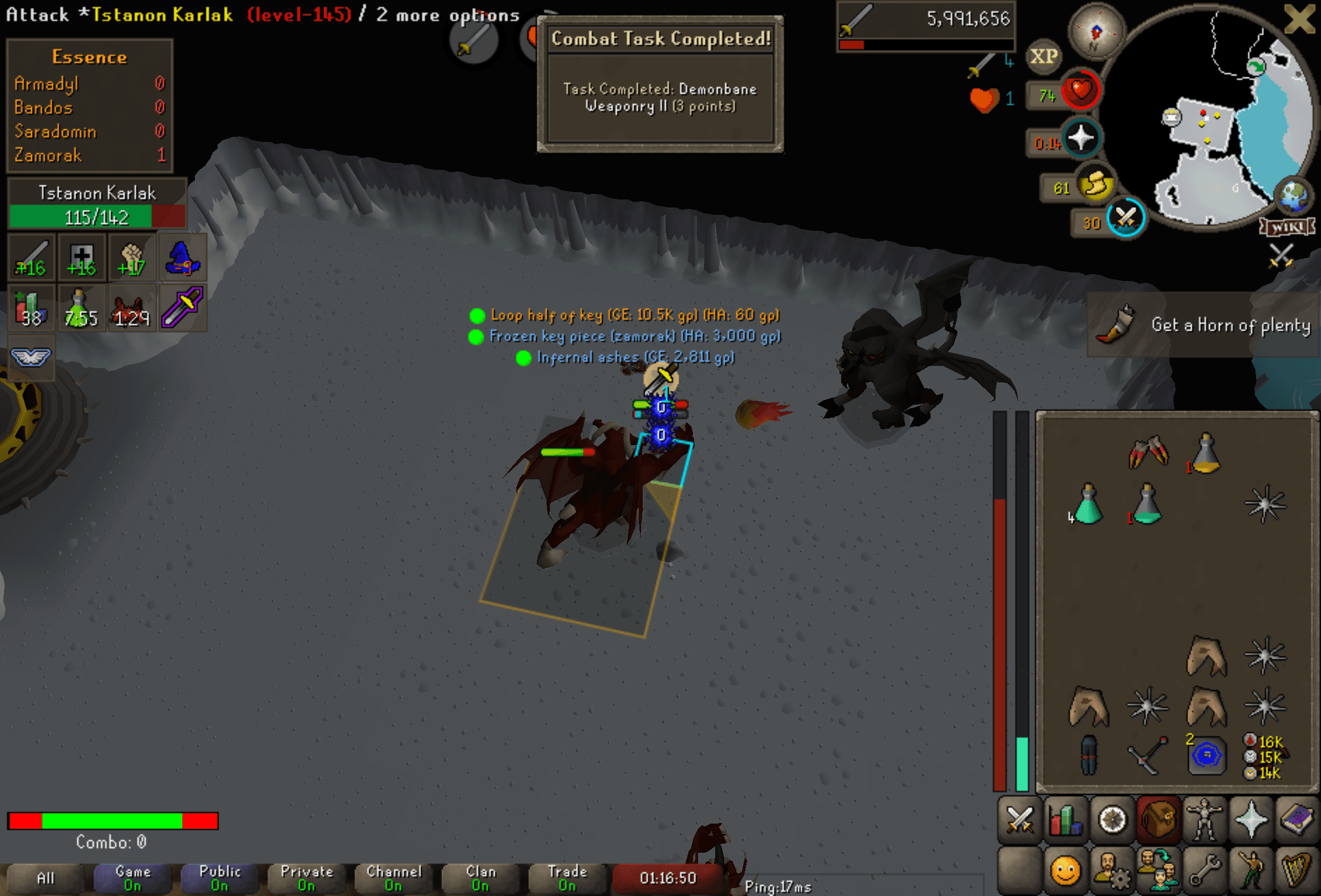This screenshot has height=896, width=1321.
Task: Switch to the Skills tab
Action: click(1065, 821)
